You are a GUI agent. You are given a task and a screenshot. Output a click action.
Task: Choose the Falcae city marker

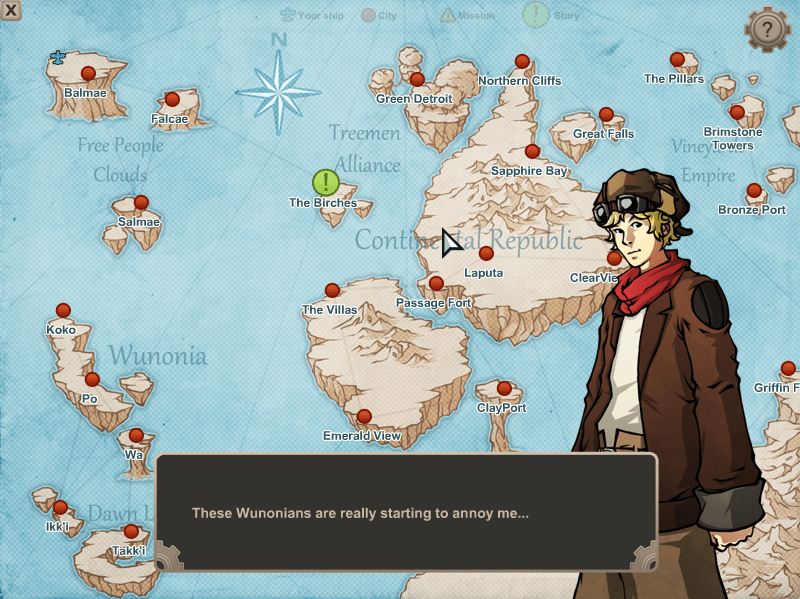click(x=172, y=99)
